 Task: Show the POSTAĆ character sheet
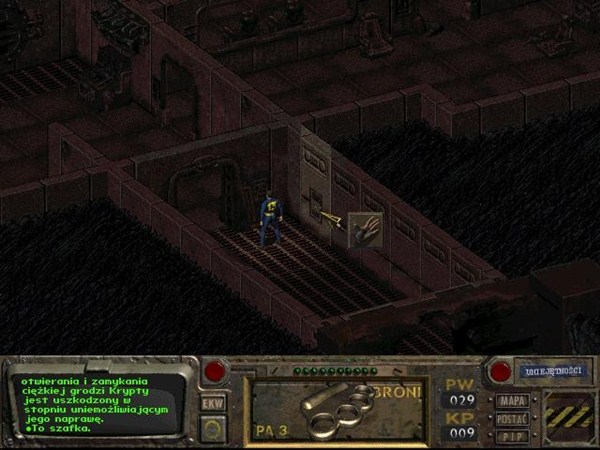512,418
